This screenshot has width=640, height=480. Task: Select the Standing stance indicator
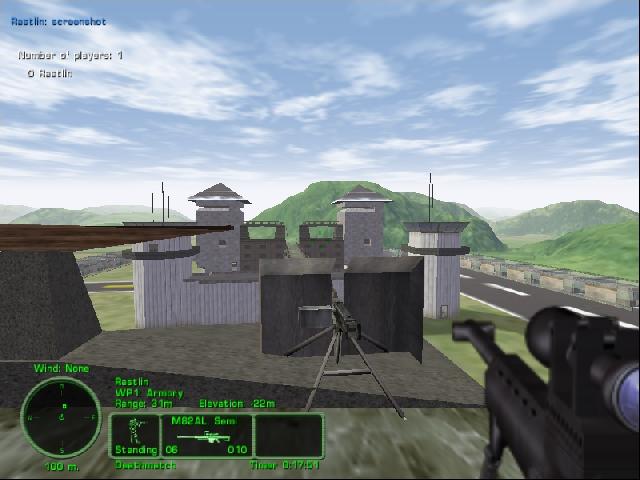tap(134, 435)
